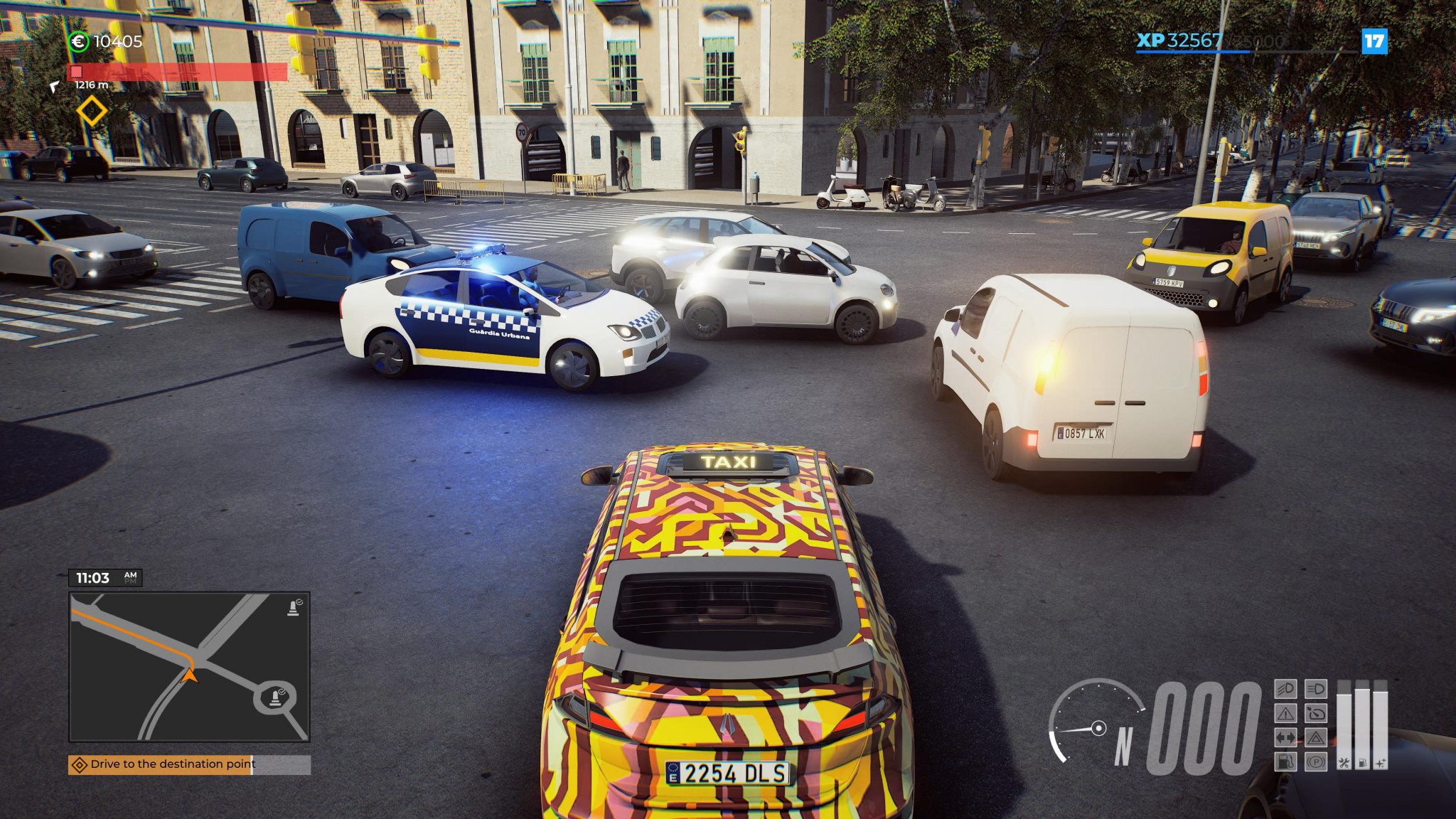Open the repair wrench status icon
The width and height of the screenshot is (1456, 819).
click(x=1344, y=762)
